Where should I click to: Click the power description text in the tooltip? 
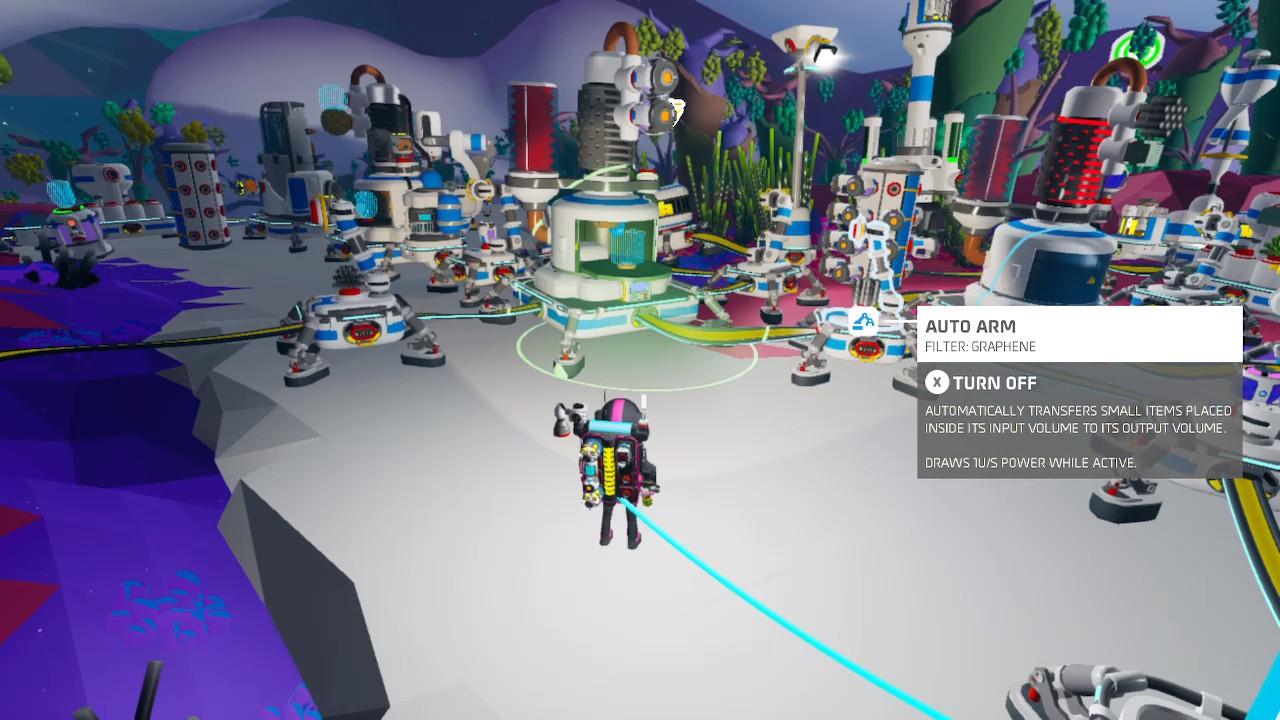click(1029, 463)
